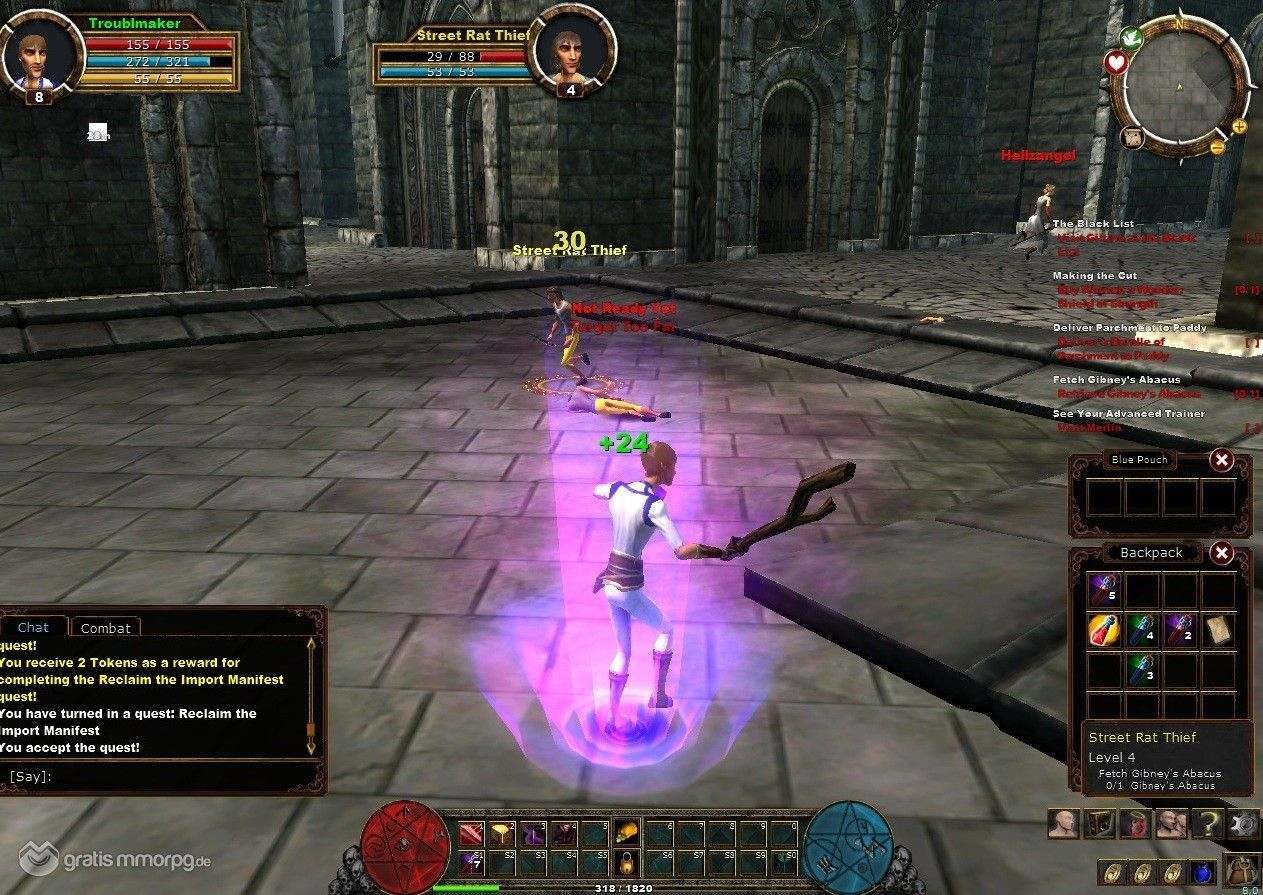Screen dimensions: 1263x895
Task: Click the green dove icon beside minimap
Action: pyautogui.click(x=1131, y=38)
